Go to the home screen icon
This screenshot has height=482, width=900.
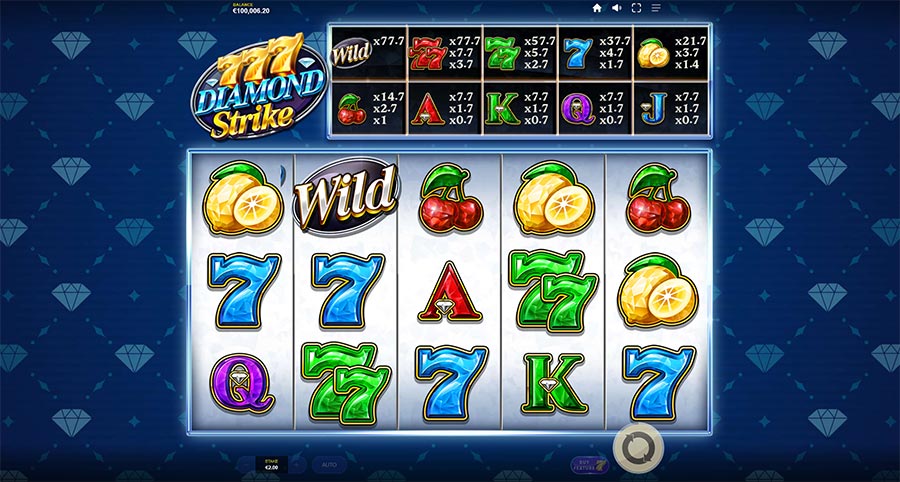pos(597,8)
